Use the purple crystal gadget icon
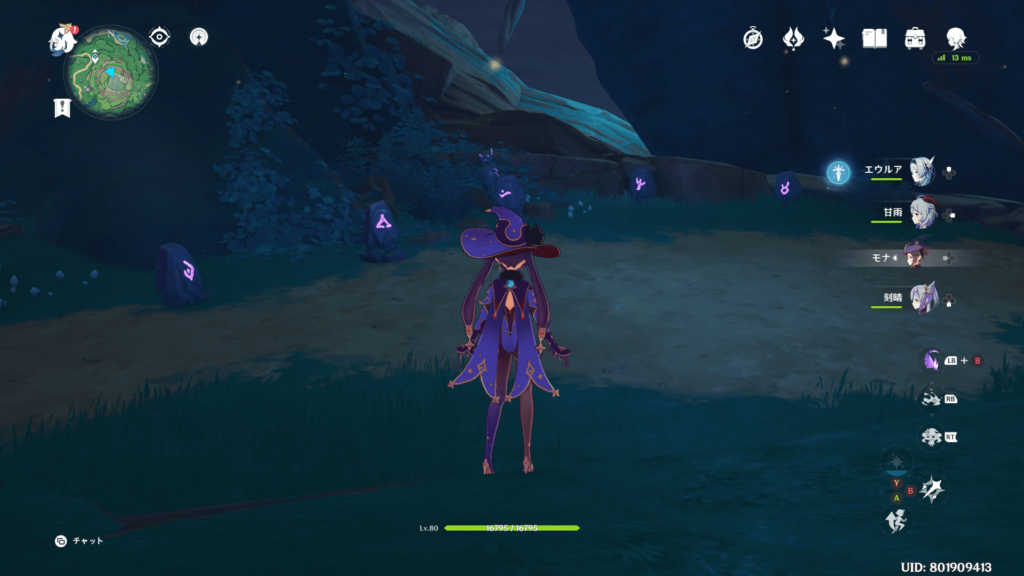Screen dimensions: 1024x576 (932, 360)
